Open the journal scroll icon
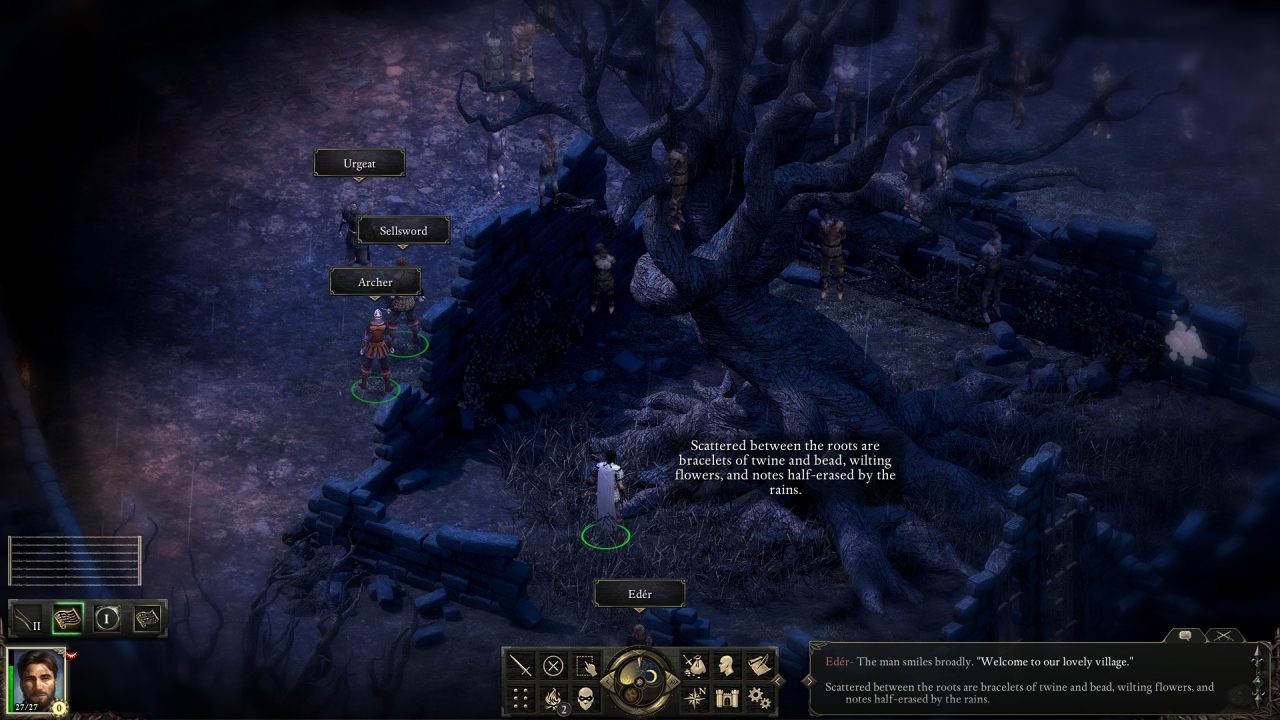 pyautogui.click(x=759, y=665)
